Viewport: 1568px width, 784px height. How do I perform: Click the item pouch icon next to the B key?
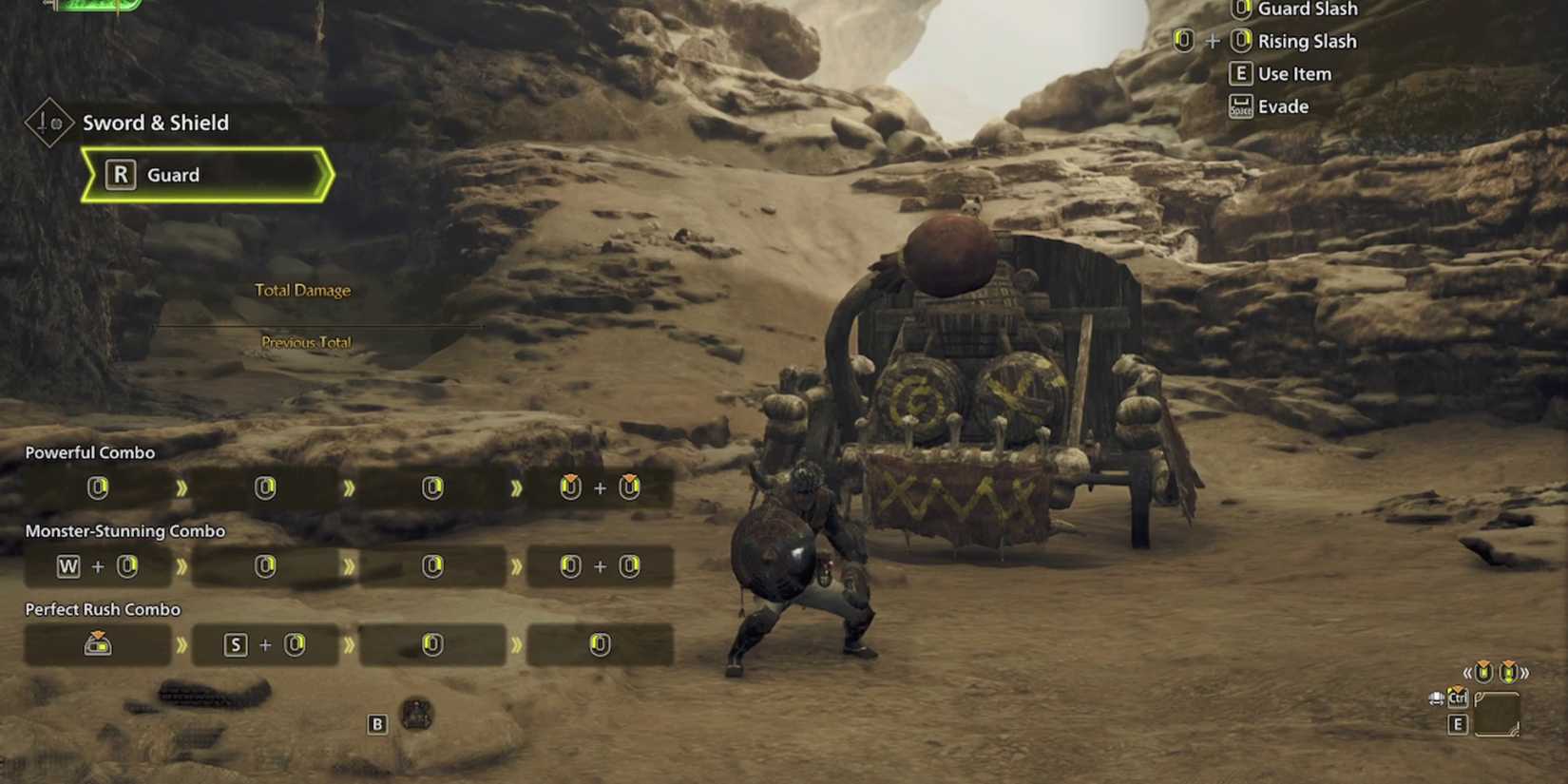pos(415,715)
